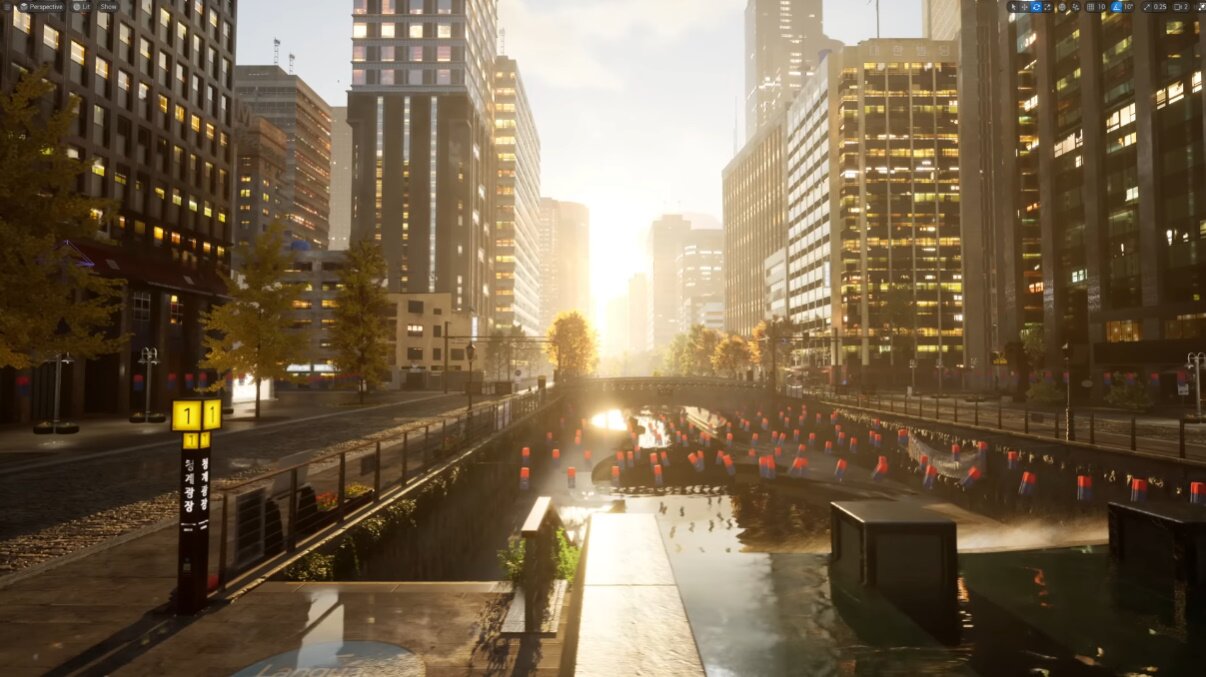Open the Perspective view dropdown

40,6
